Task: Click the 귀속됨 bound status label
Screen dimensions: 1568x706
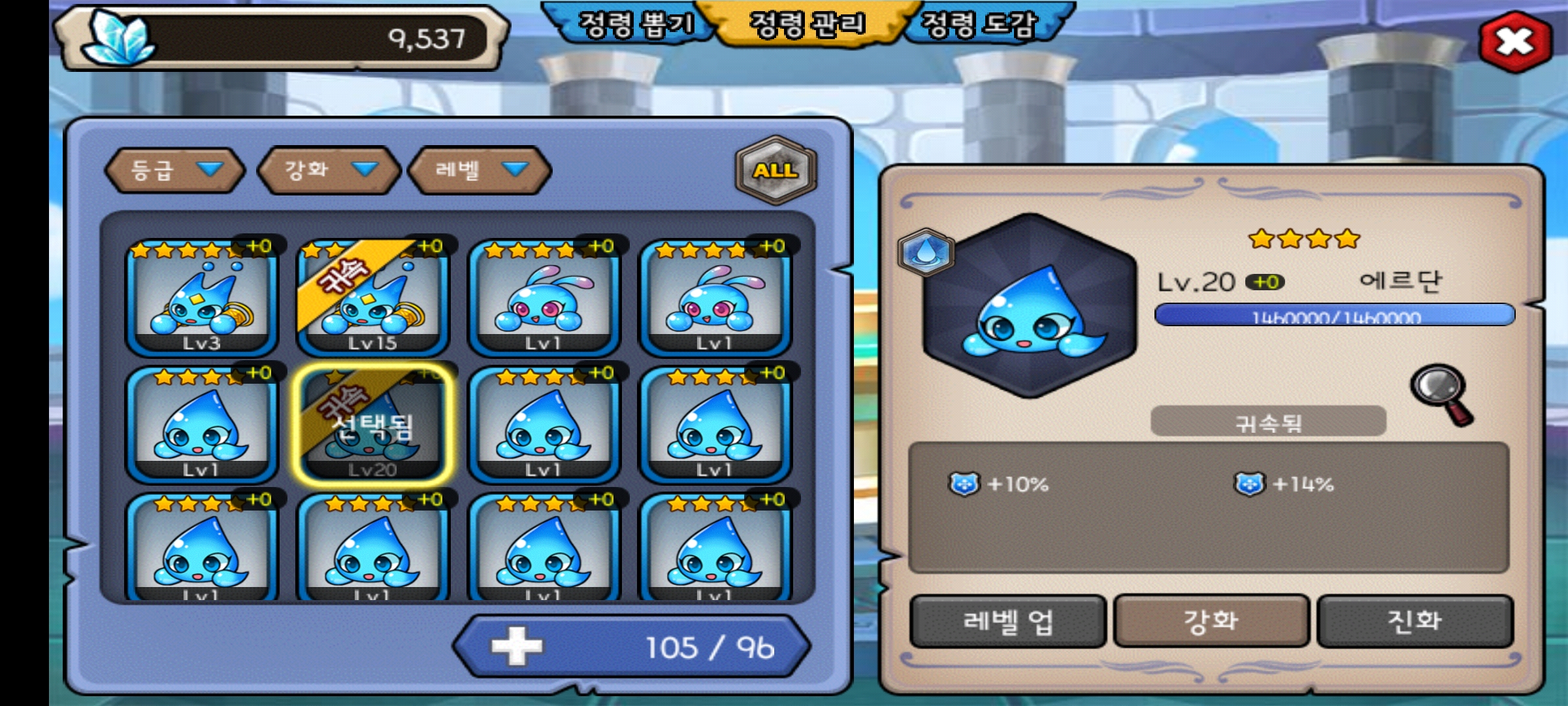Action: click(x=1268, y=422)
